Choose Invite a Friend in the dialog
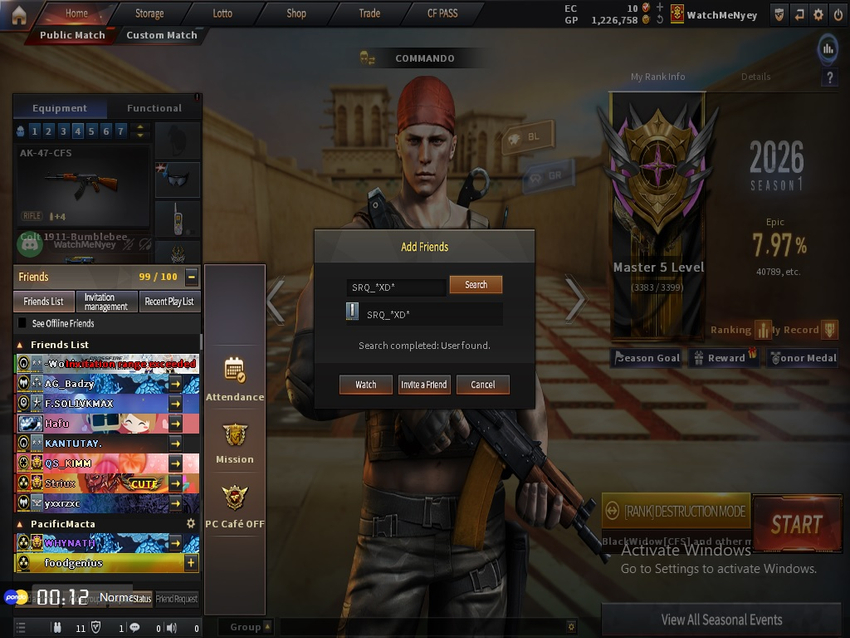 coord(424,384)
